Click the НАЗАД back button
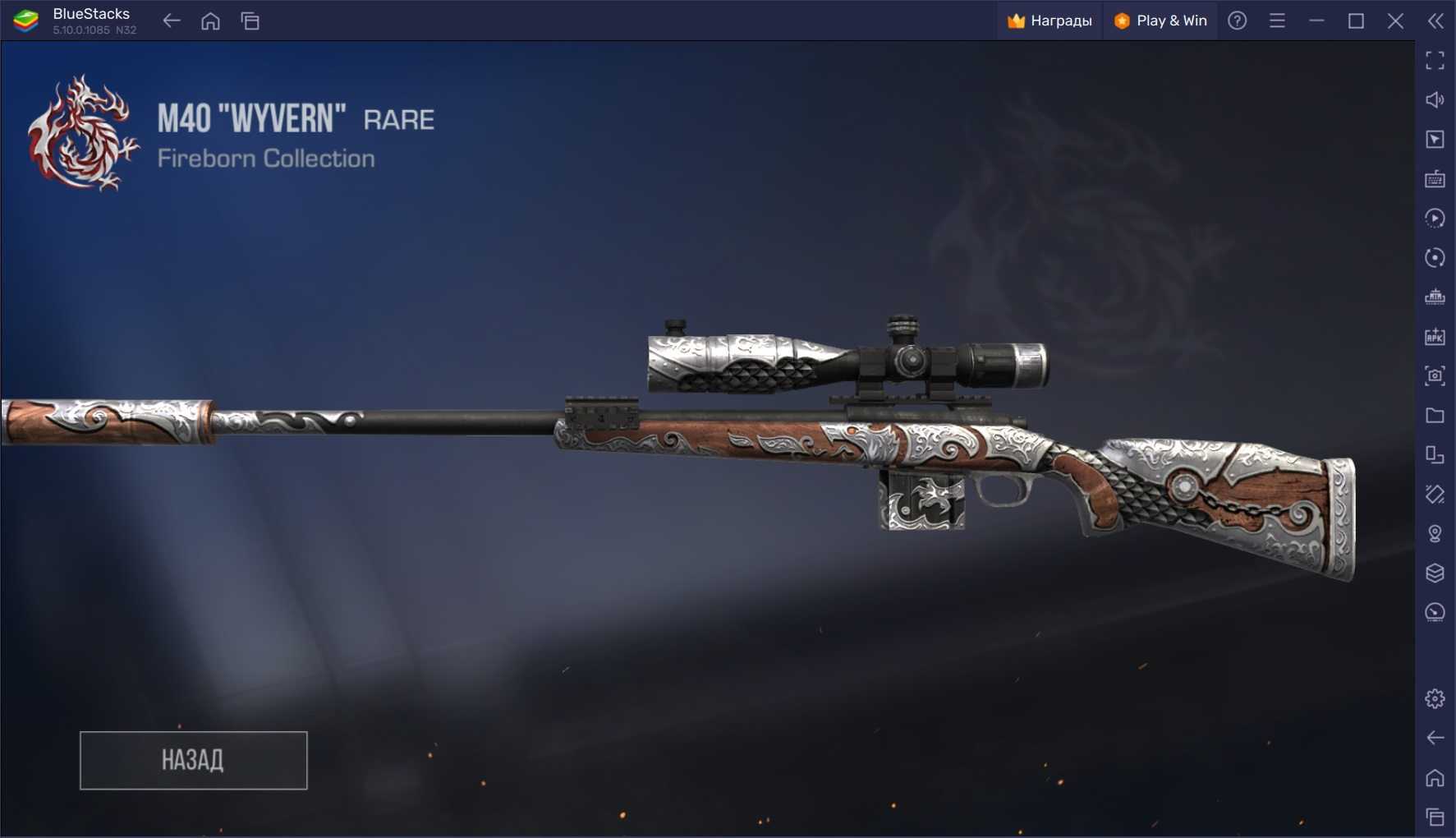 point(193,760)
